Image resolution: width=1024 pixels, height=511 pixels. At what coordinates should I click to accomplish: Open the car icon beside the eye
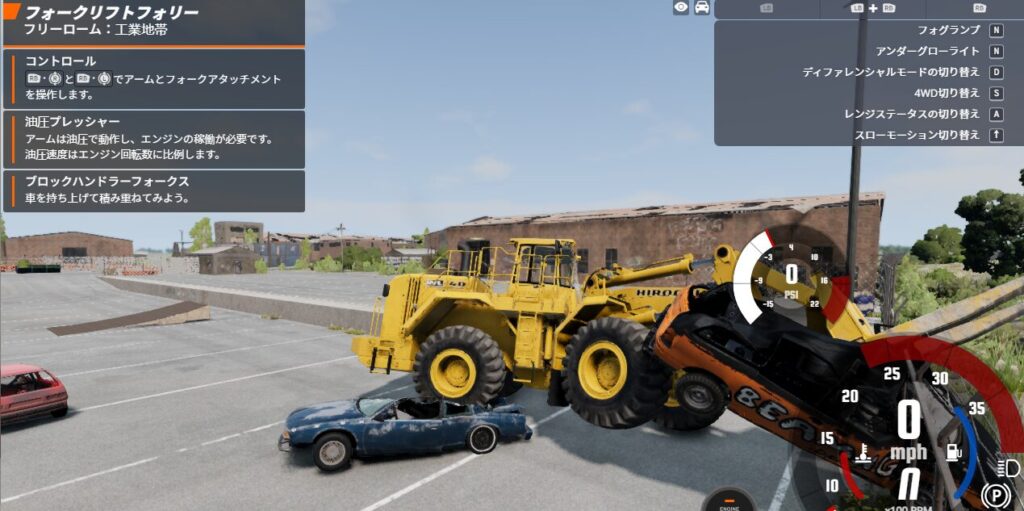point(701,8)
